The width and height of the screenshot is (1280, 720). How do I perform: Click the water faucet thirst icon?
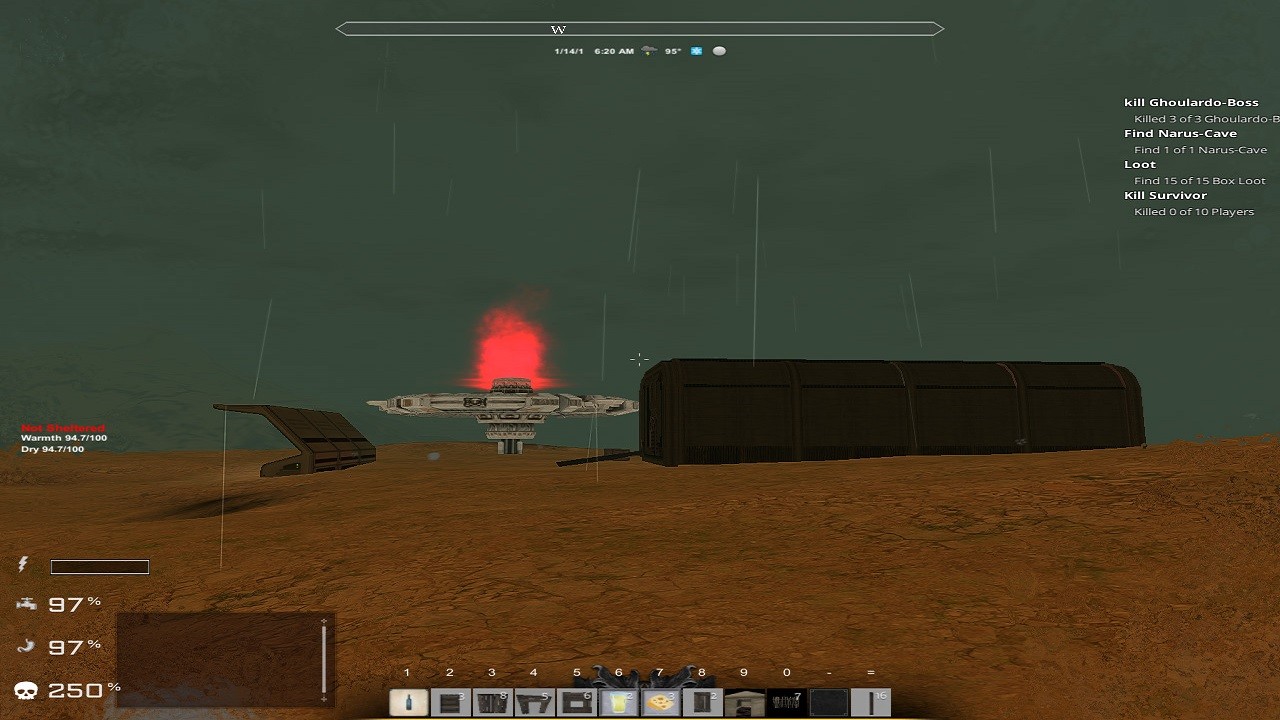26,603
